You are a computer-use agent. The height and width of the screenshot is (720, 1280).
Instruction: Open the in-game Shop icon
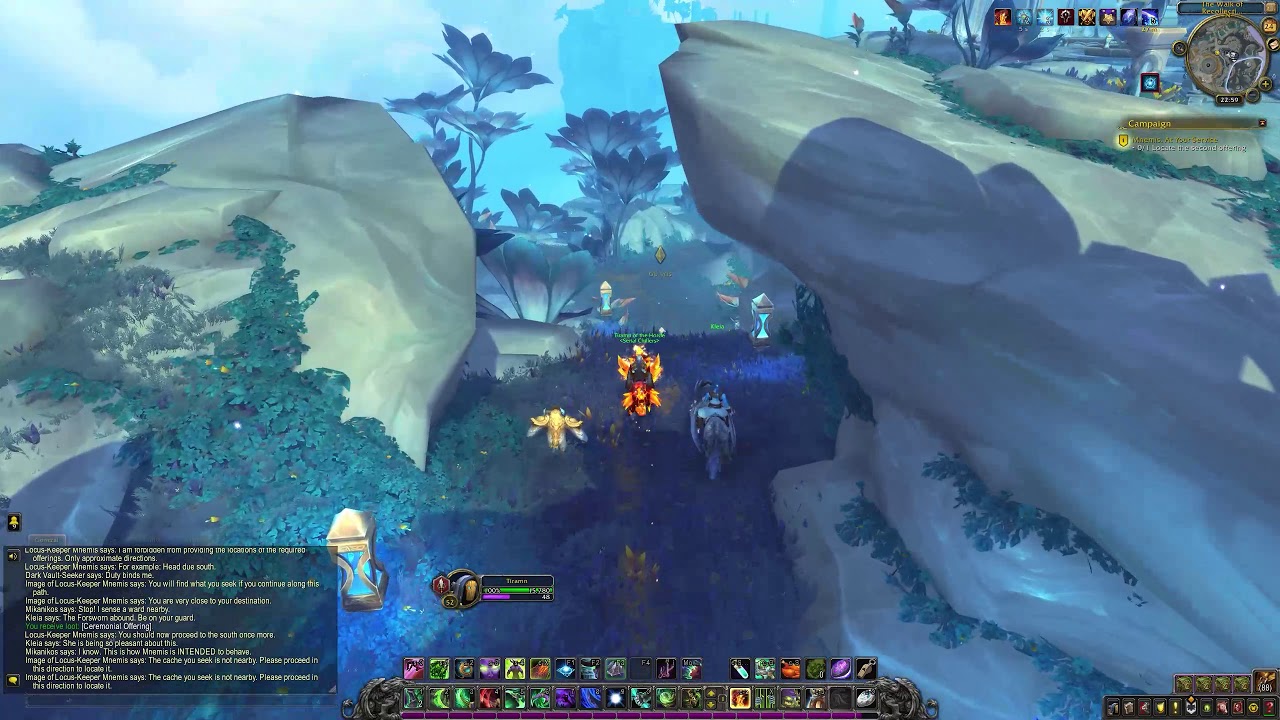(x=1253, y=707)
